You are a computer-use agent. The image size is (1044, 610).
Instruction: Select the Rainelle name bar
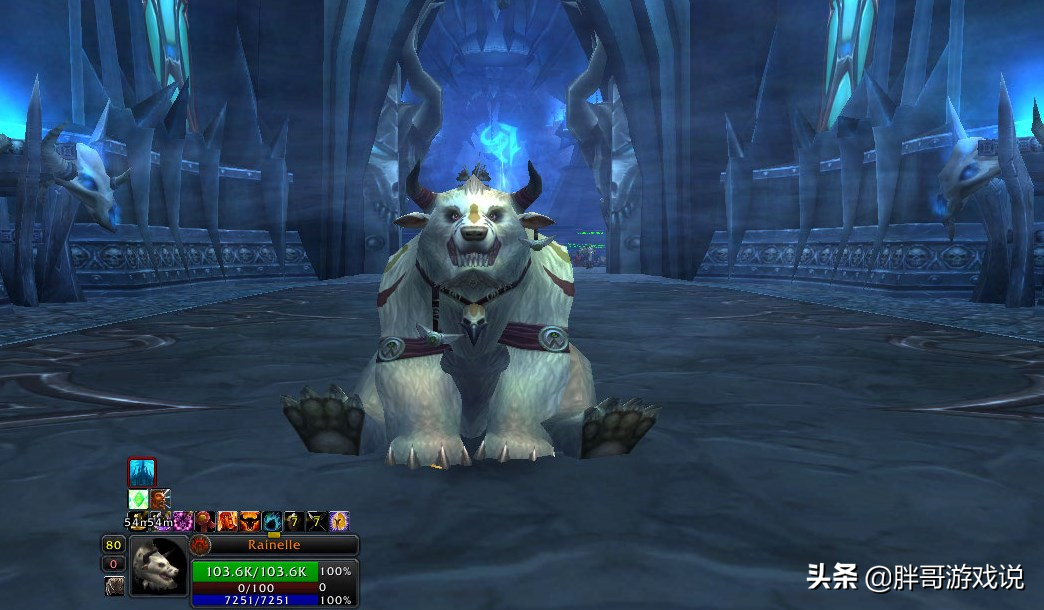(274, 545)
